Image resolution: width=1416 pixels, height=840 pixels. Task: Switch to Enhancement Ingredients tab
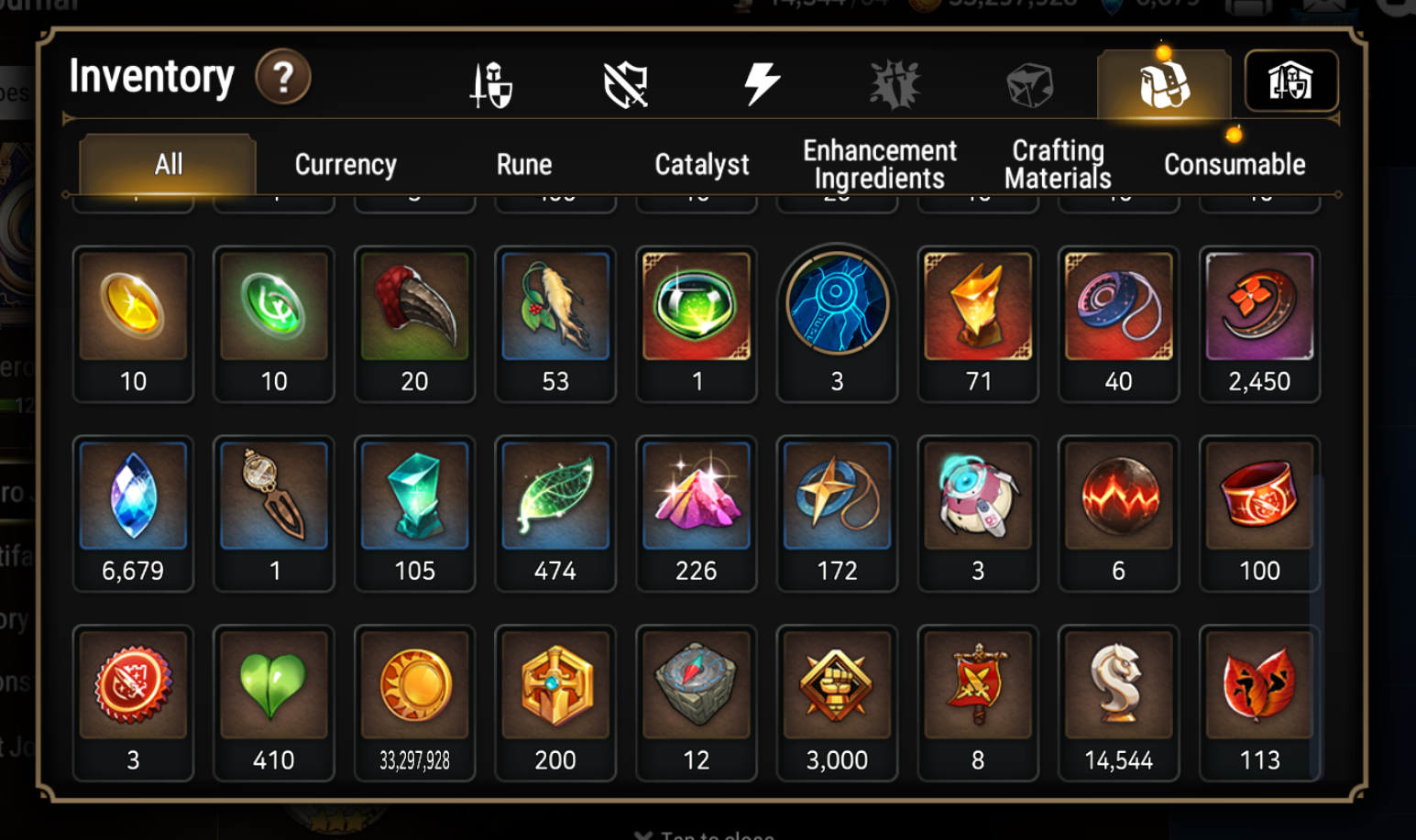878,164
